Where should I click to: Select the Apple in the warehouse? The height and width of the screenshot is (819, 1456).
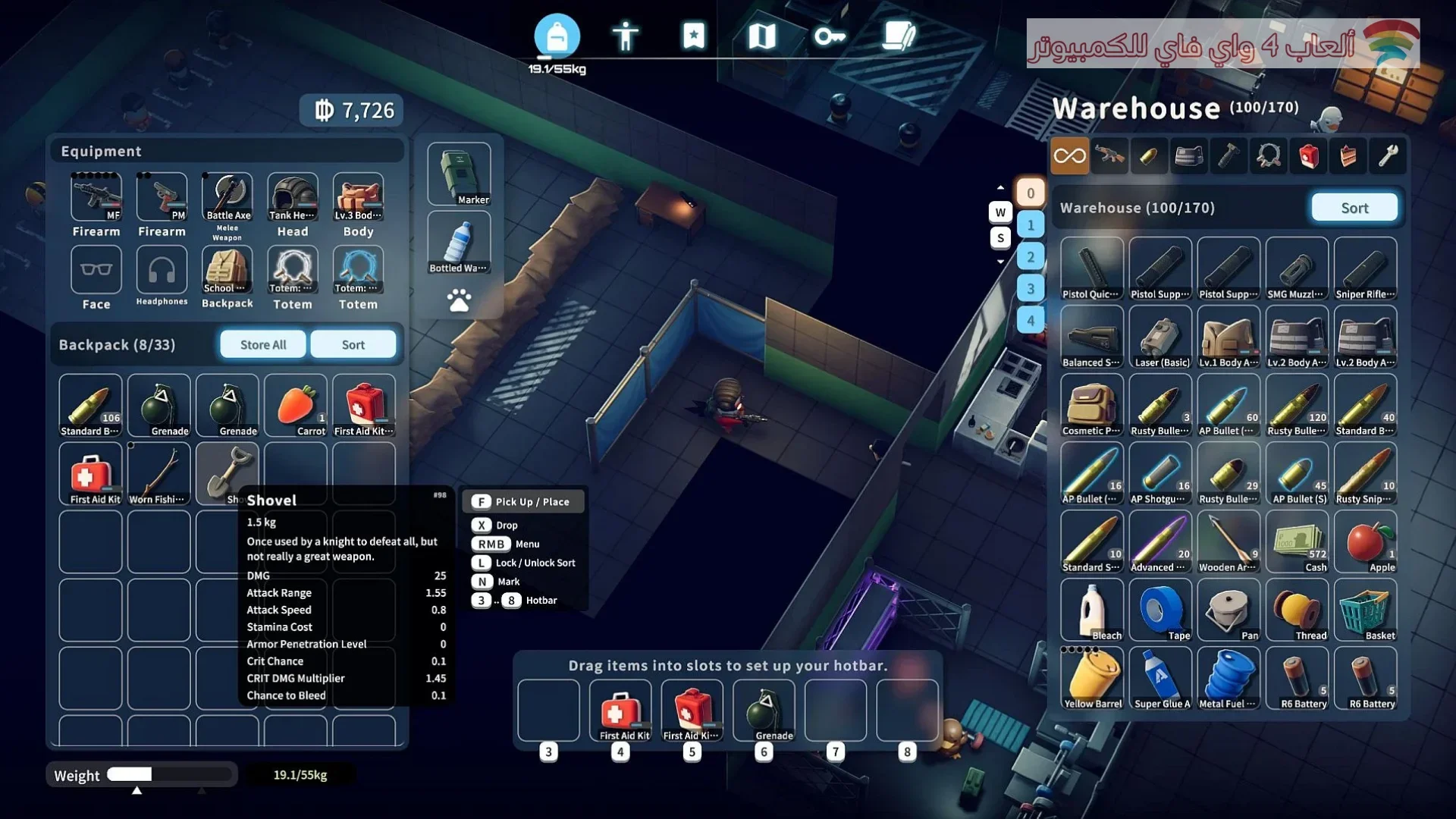1365,542
